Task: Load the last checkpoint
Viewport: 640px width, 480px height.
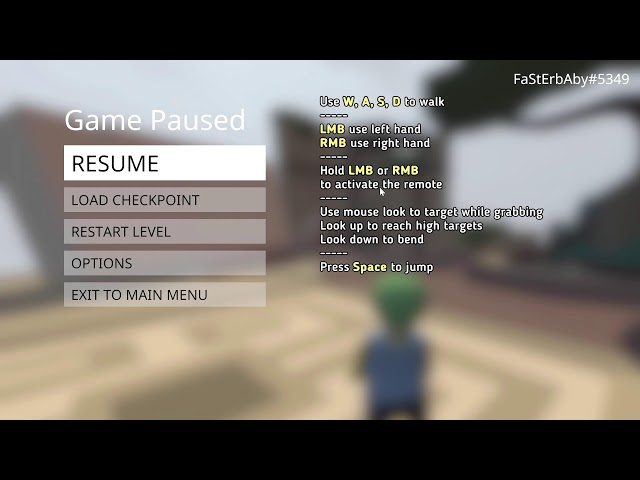Action: pos(165,200)
